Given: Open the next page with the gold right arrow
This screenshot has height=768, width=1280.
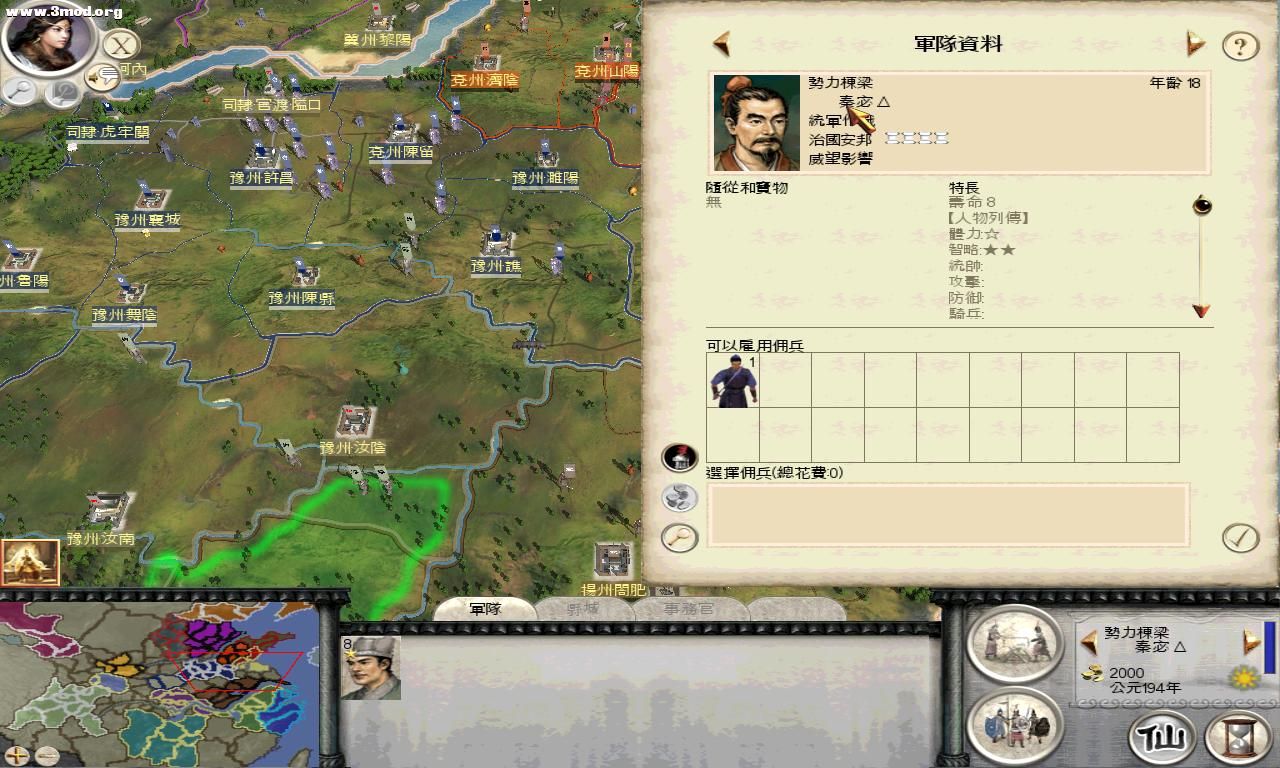Looking at the screenshot, I should [1193, 44].
